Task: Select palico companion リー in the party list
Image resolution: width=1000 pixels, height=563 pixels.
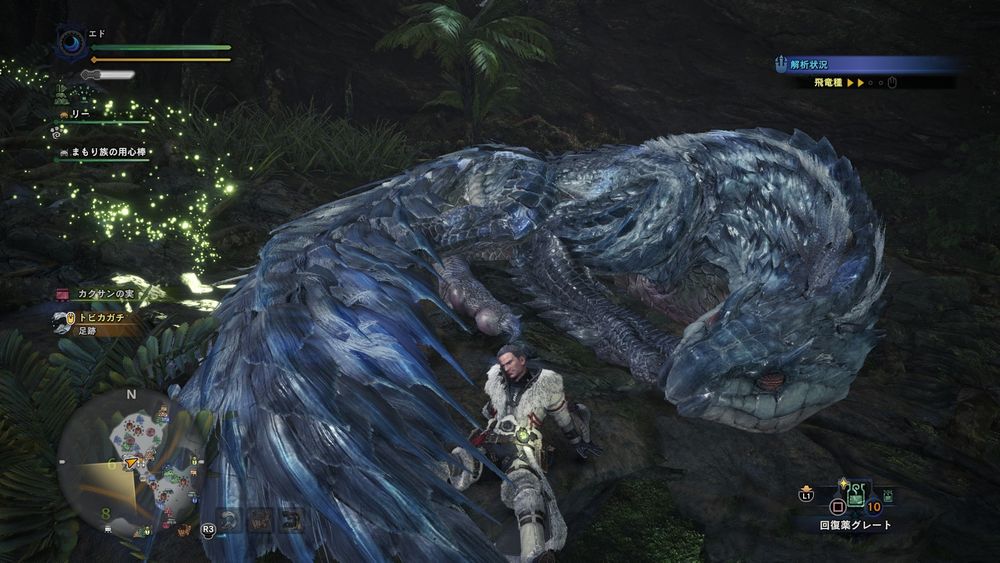Action: tap(79, 115)
